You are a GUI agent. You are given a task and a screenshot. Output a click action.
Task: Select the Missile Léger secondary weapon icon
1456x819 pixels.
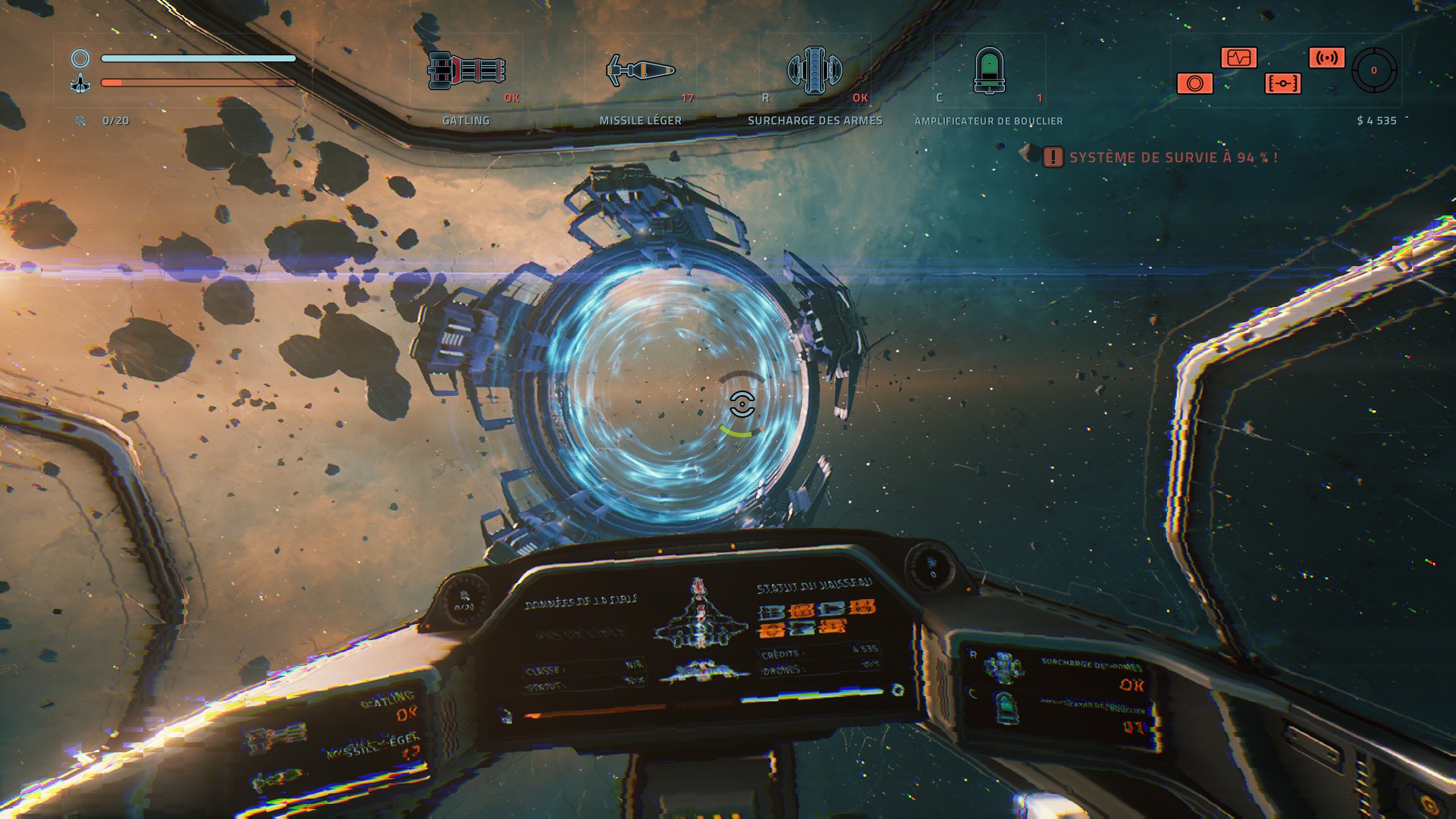click(x=641, y=71)
